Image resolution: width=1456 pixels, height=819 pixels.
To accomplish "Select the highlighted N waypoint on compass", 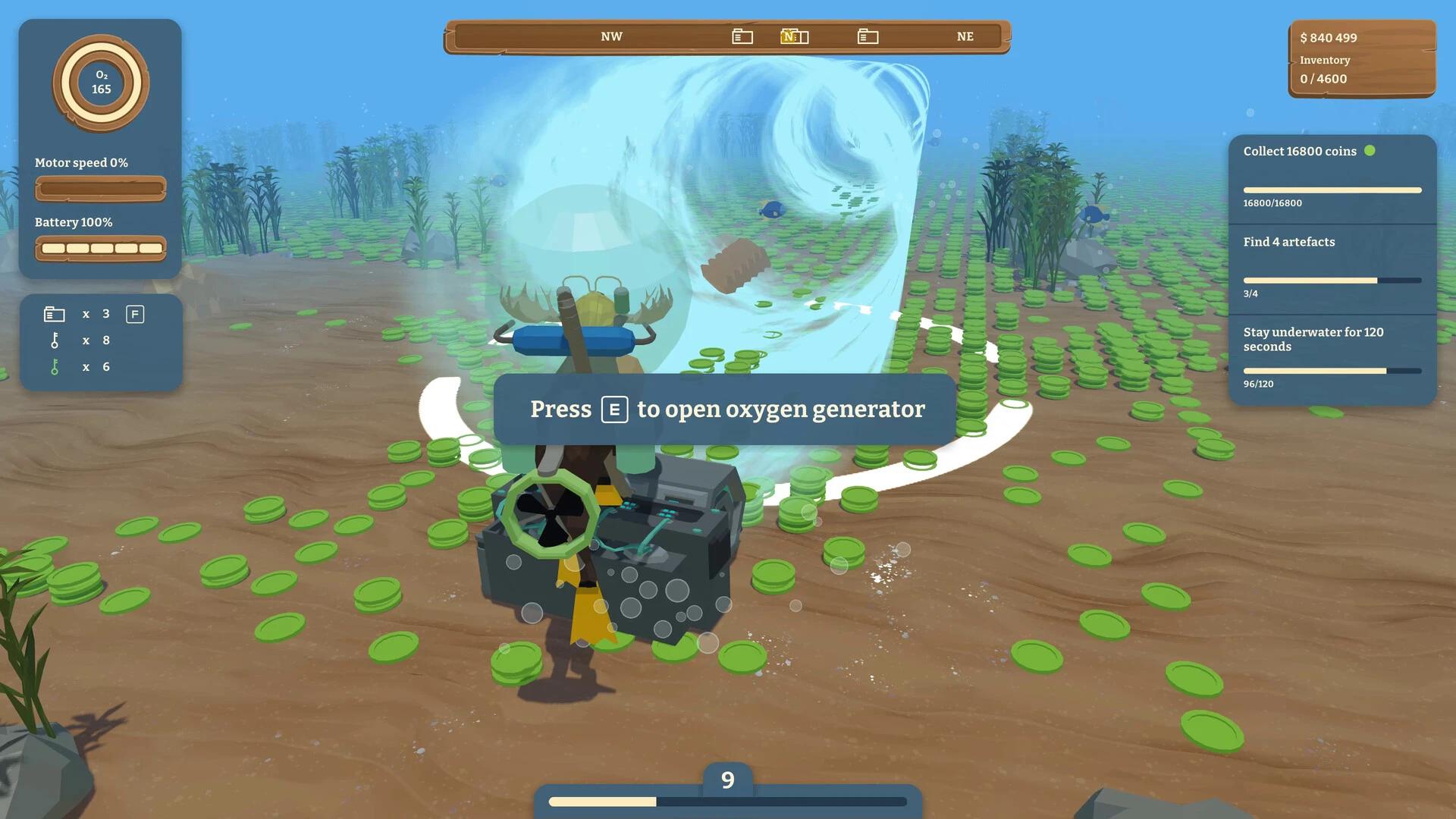I will point(793,36).
